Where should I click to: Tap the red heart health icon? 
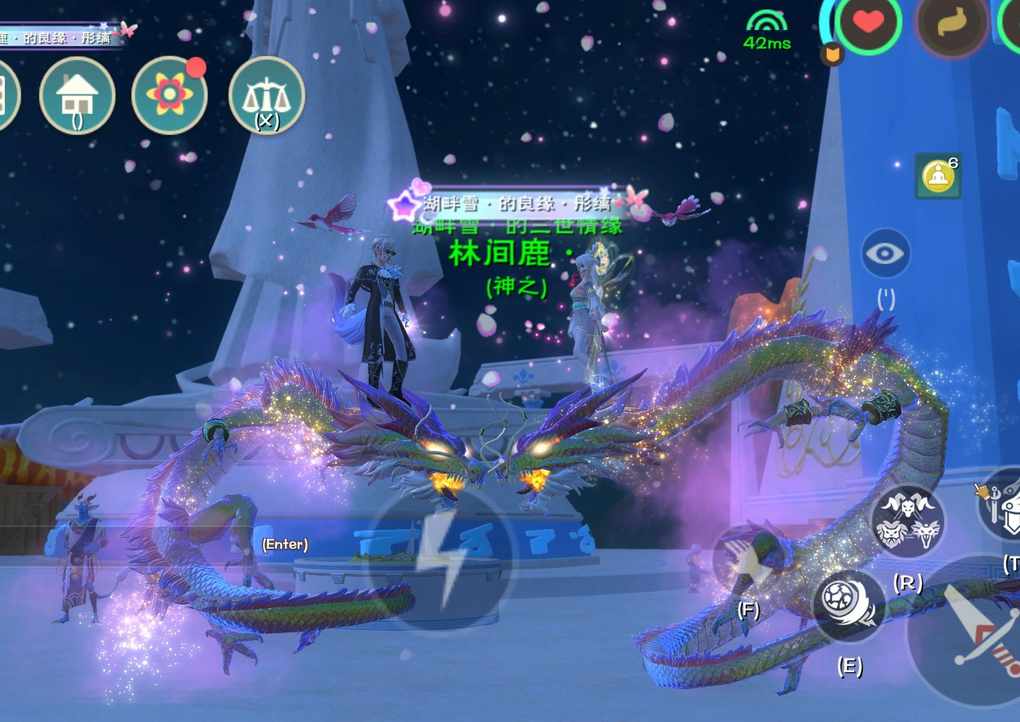tap(868, 24)
